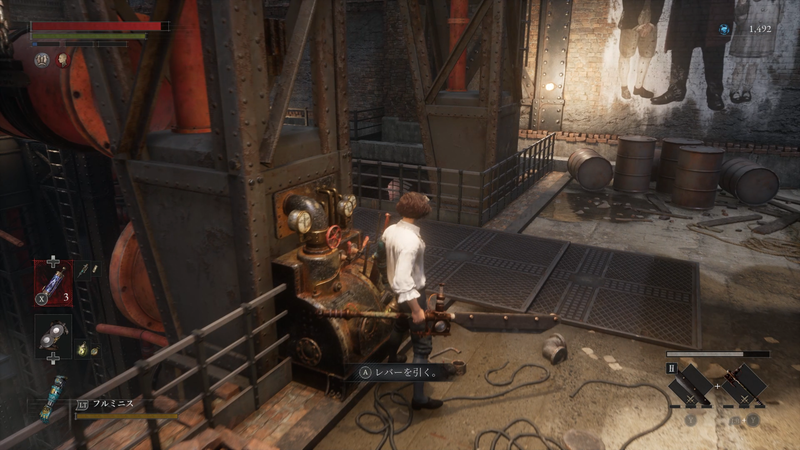
Task: Select the left weapon blade slot
Action: tap(692, 385)
